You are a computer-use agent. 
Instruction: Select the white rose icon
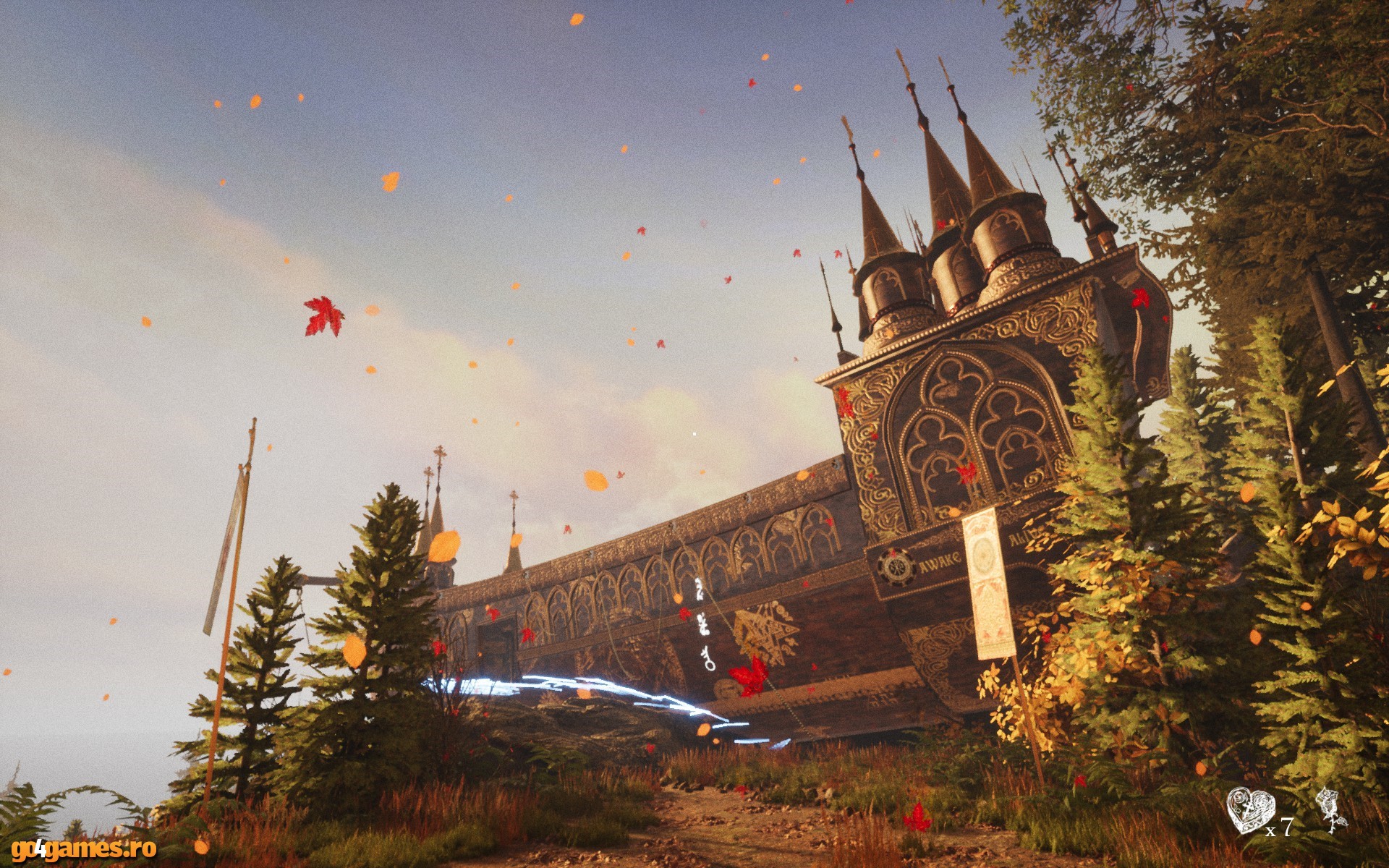pyautogui.click(x=1330, y=810)
